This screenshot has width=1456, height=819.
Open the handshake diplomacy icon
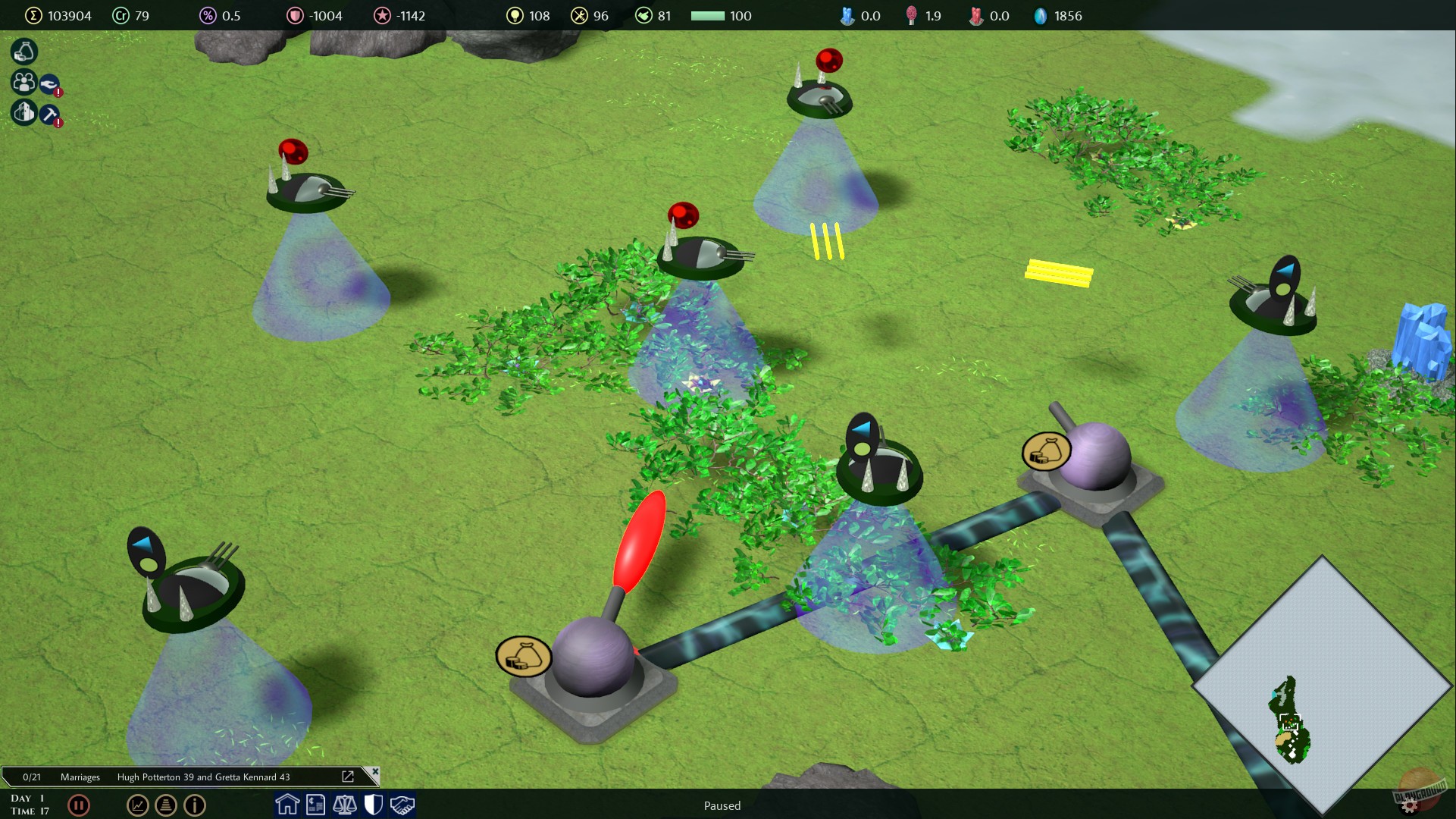(x=402, y=805)
